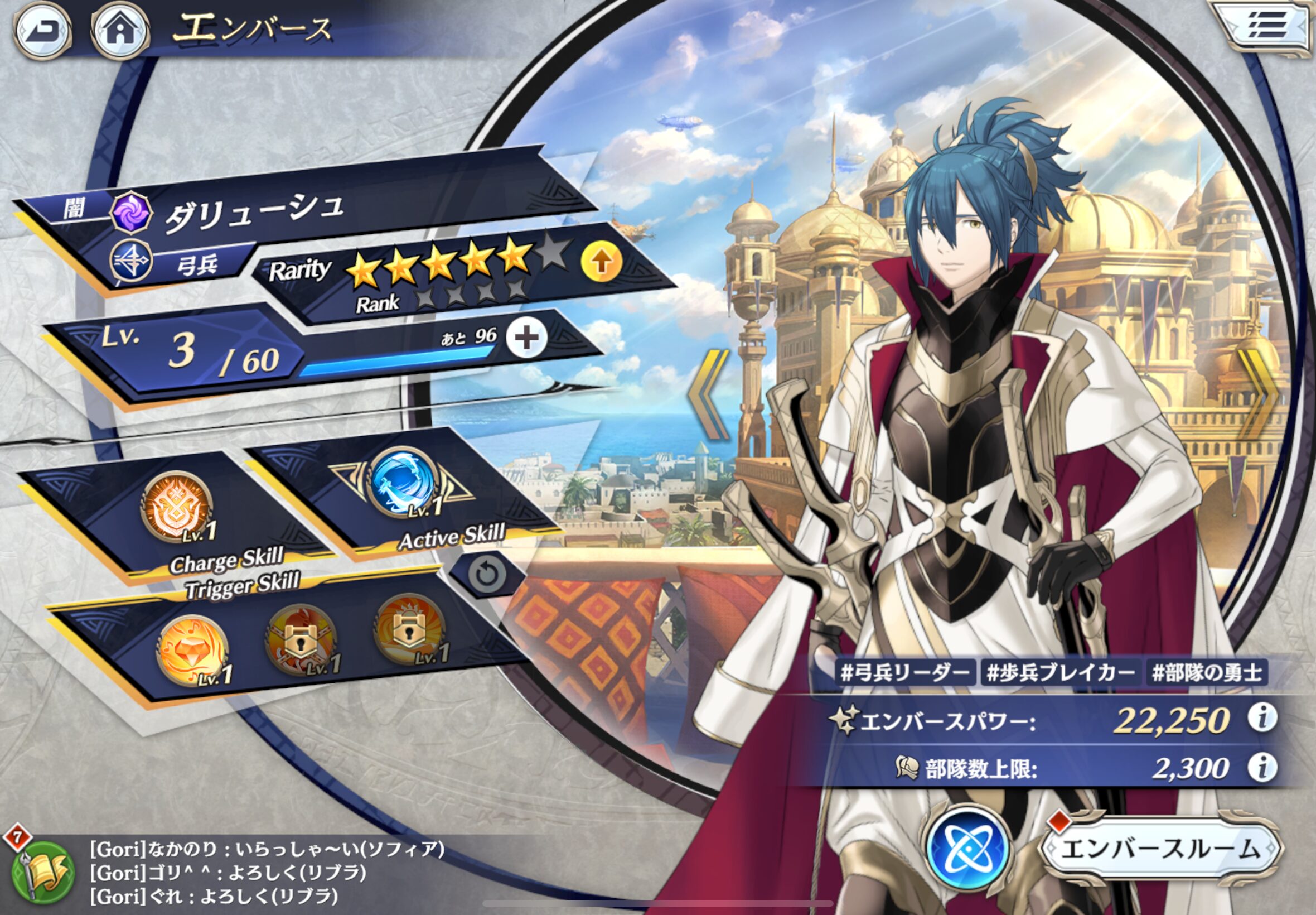Open the 部隊数上限 info icon
Image resolution: width=1316 pixels, height=915 pixels.
pyautogui.click(x=1261, y=767)
